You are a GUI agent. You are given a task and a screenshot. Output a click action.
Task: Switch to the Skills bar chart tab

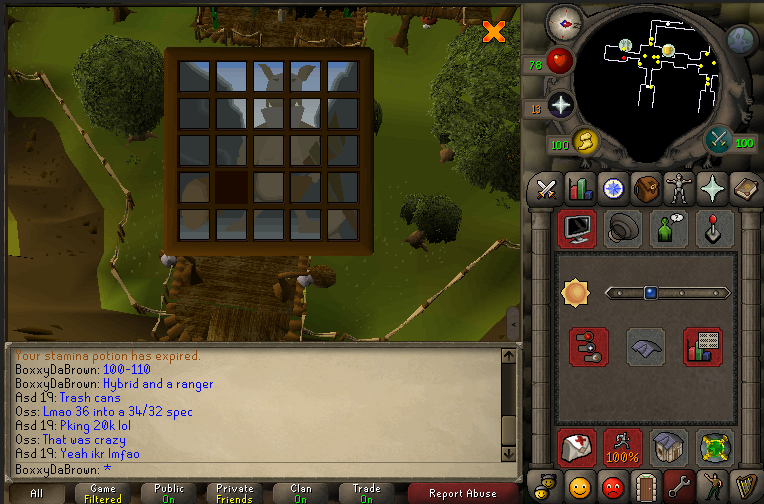(580, 188)
